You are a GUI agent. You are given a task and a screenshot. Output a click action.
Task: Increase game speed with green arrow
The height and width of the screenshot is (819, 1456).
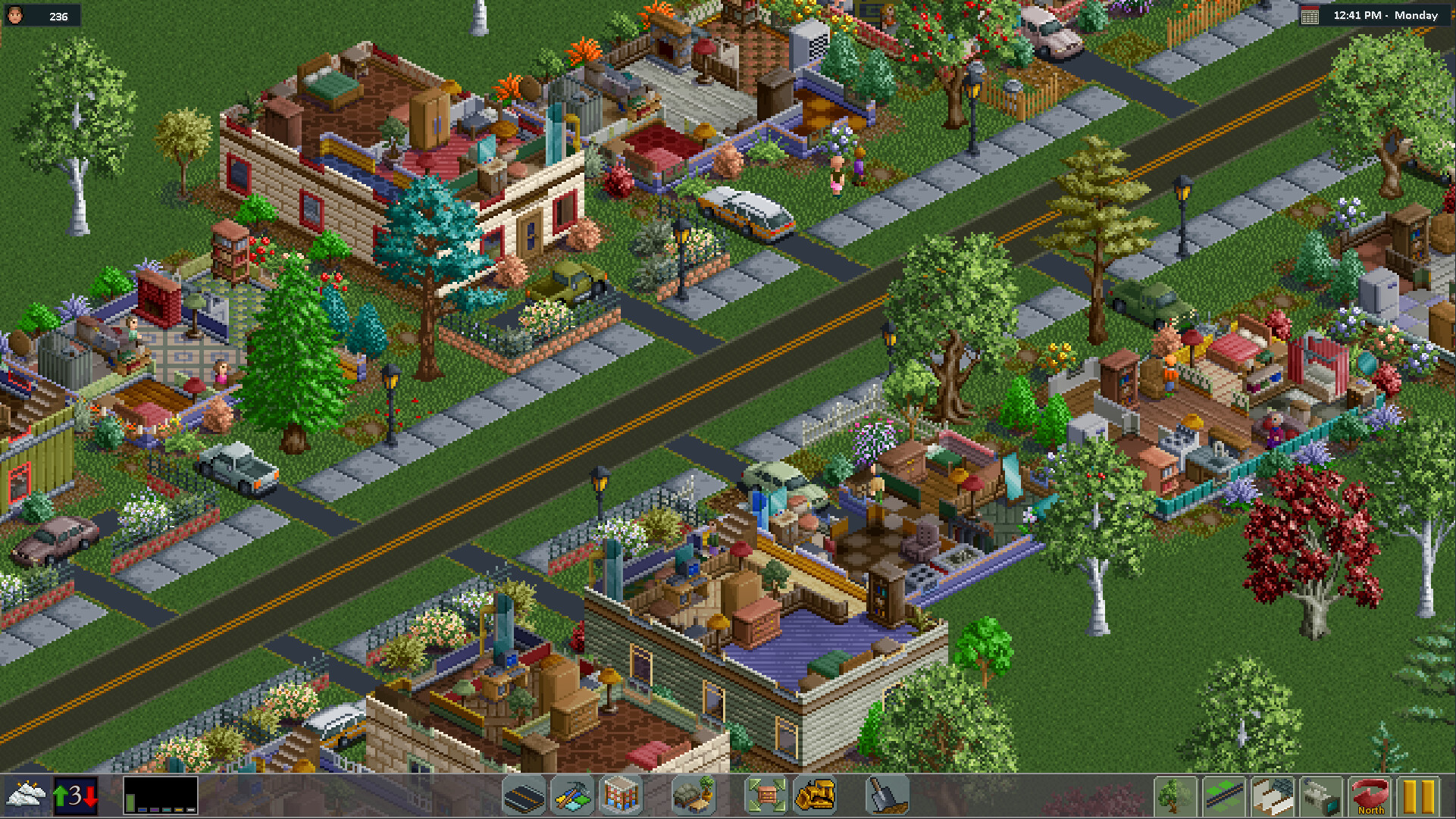pyautogui.click(x=61, y=796)
